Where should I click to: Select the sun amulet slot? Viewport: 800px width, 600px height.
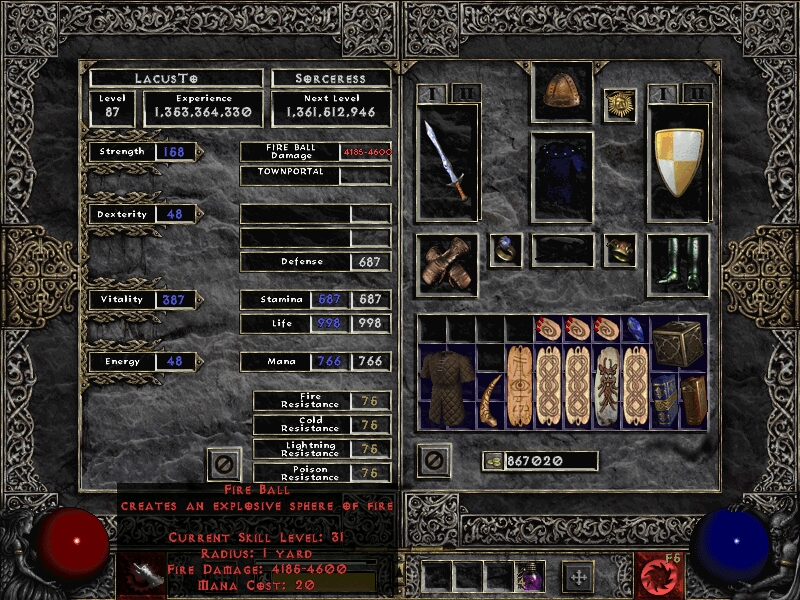click(x=619, y=105)
